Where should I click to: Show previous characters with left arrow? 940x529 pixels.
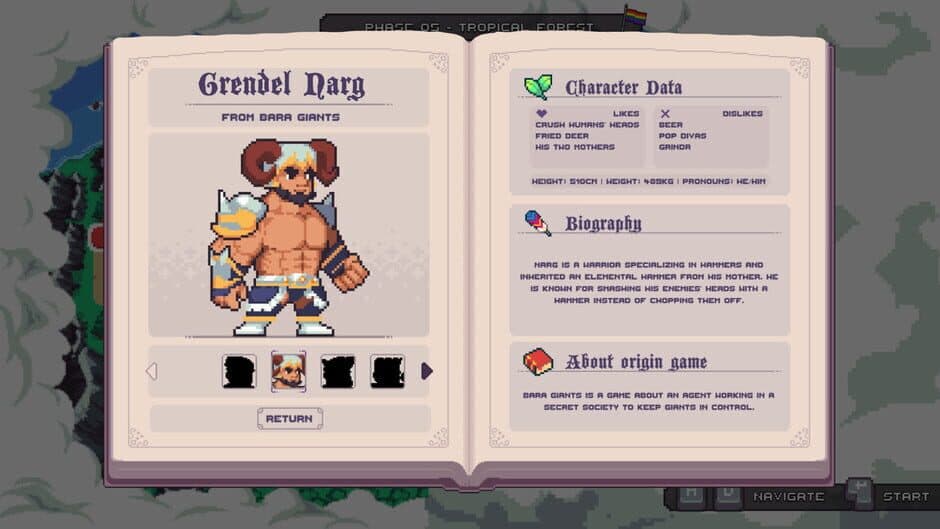152,371
